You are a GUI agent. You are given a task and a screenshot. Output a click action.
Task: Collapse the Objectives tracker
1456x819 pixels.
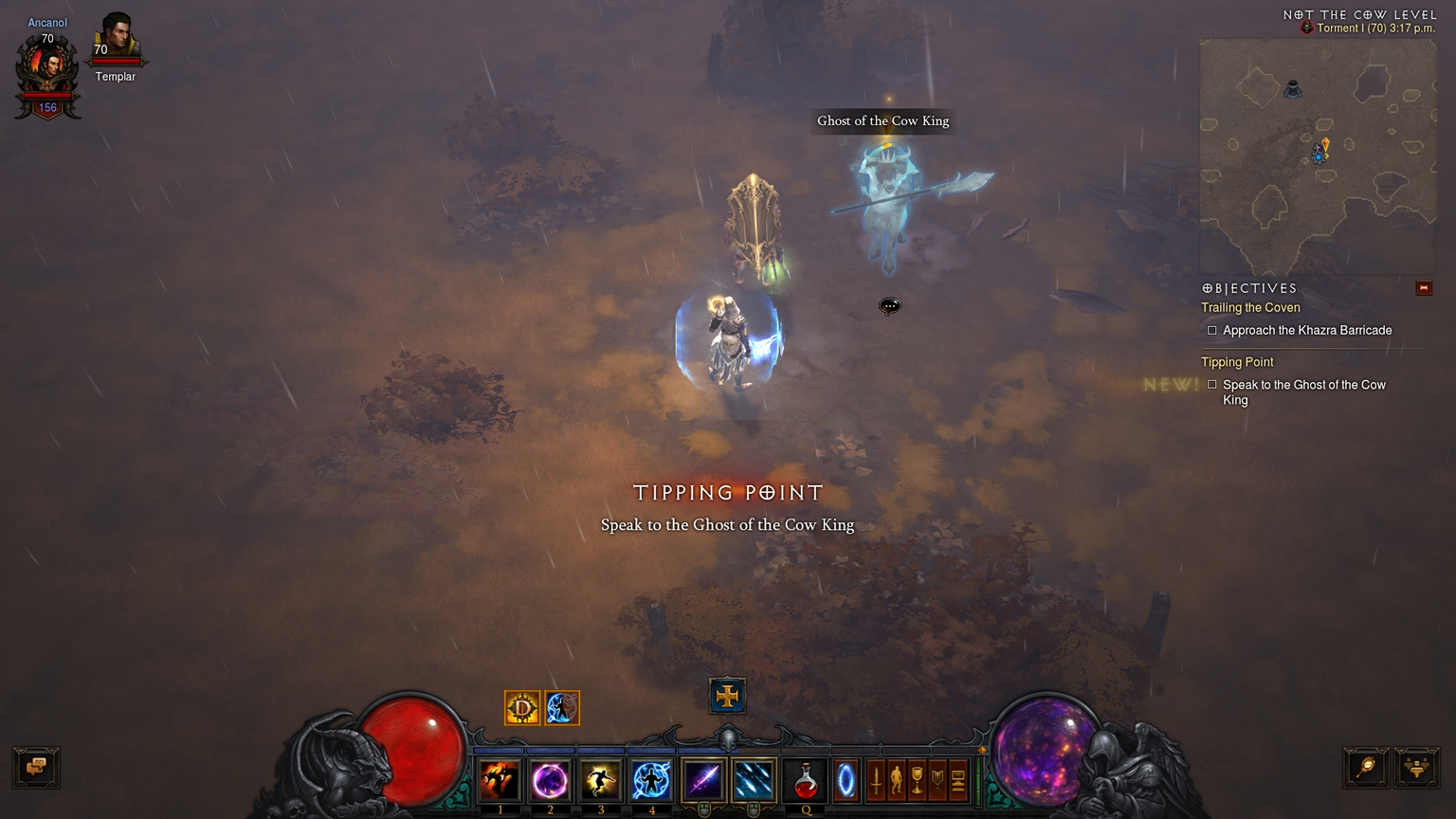pos(1423,288)
